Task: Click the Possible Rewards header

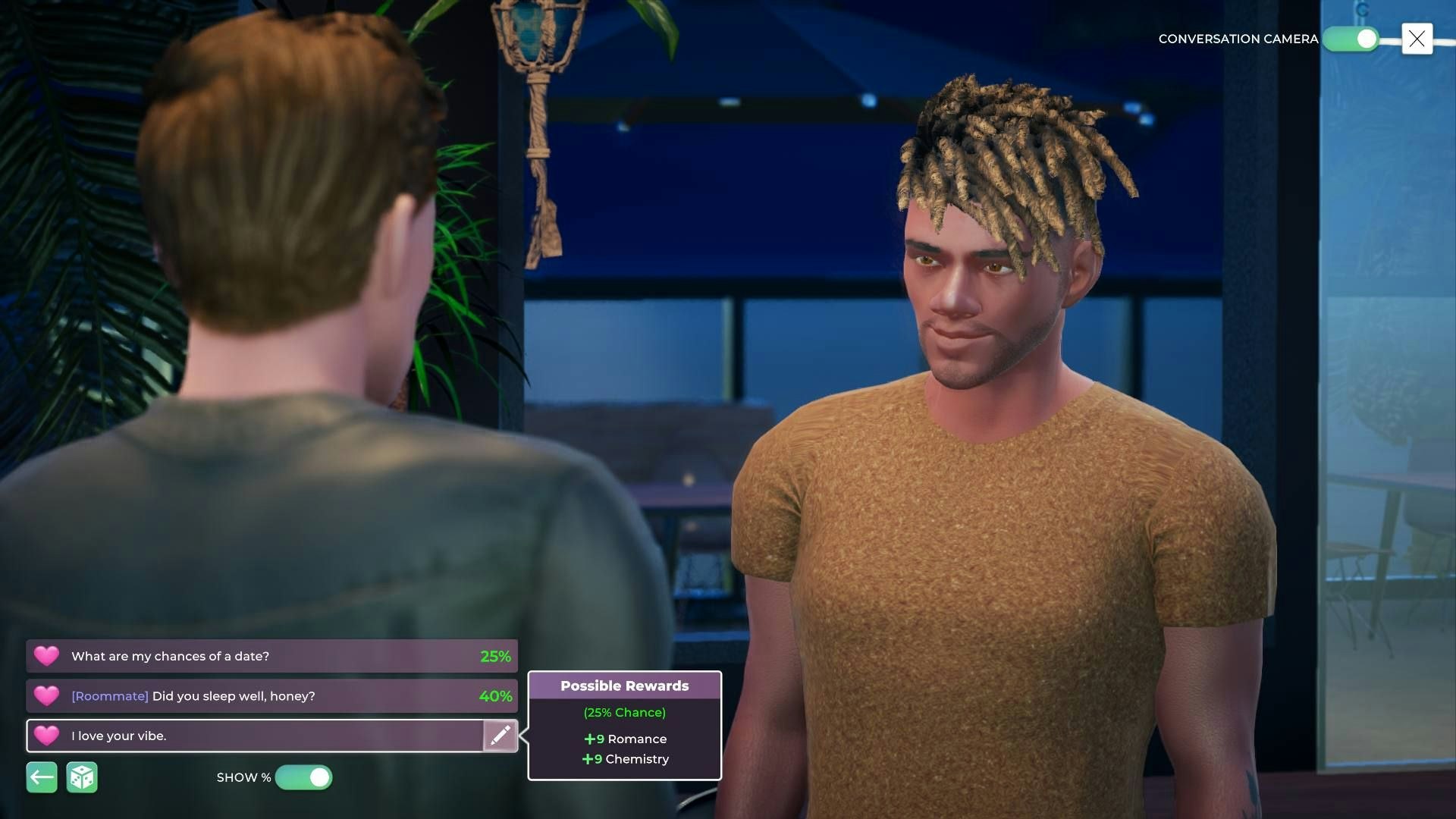Action: [624, 686]
